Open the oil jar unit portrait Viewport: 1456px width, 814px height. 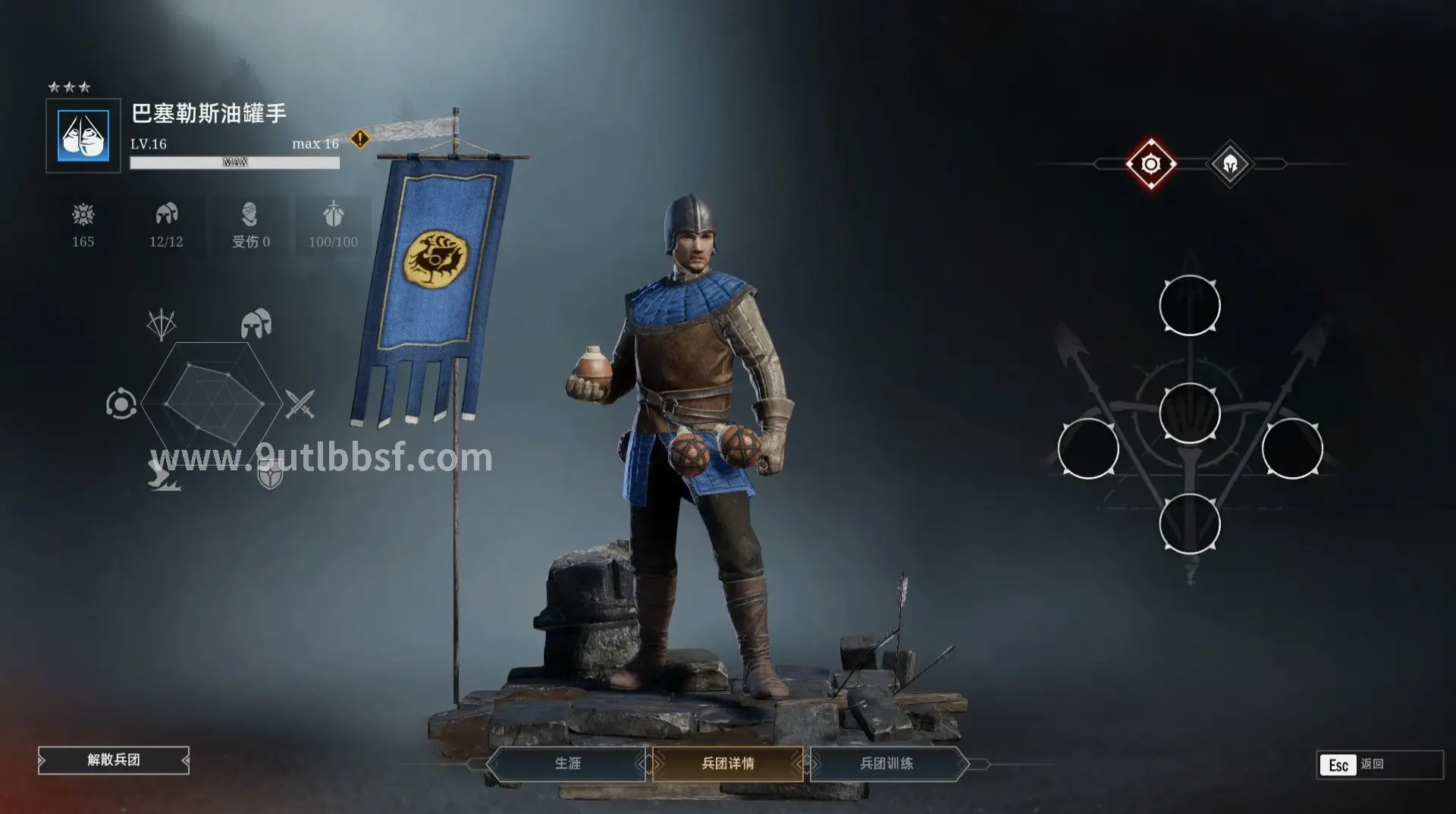point(83,136)
